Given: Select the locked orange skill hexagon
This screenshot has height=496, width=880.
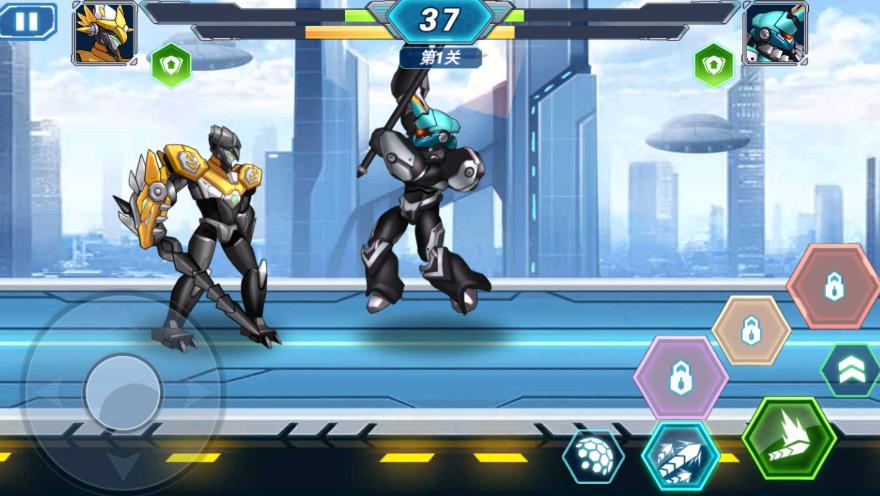Looking at the screenshot, I should point(751,330).
